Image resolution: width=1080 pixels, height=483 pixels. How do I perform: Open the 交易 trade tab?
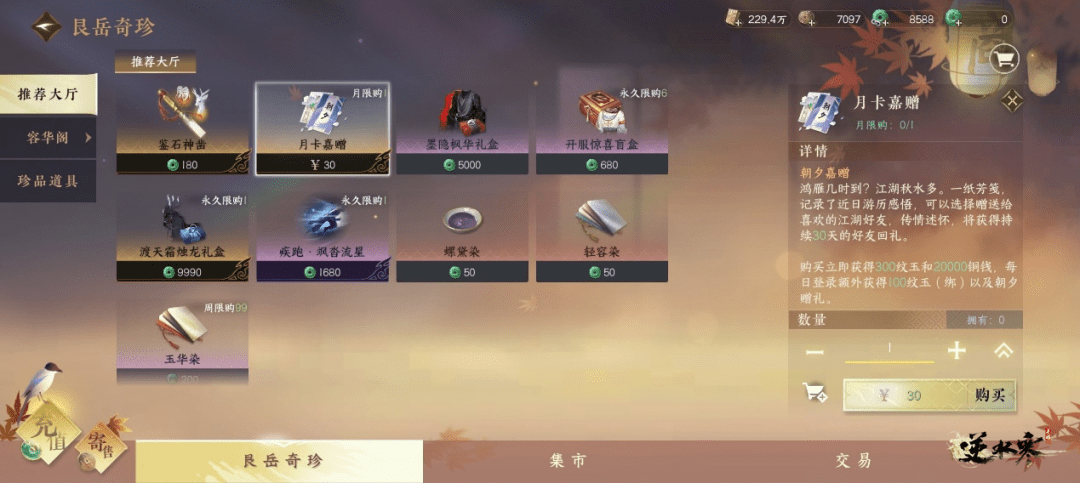[x=853, y=461]
